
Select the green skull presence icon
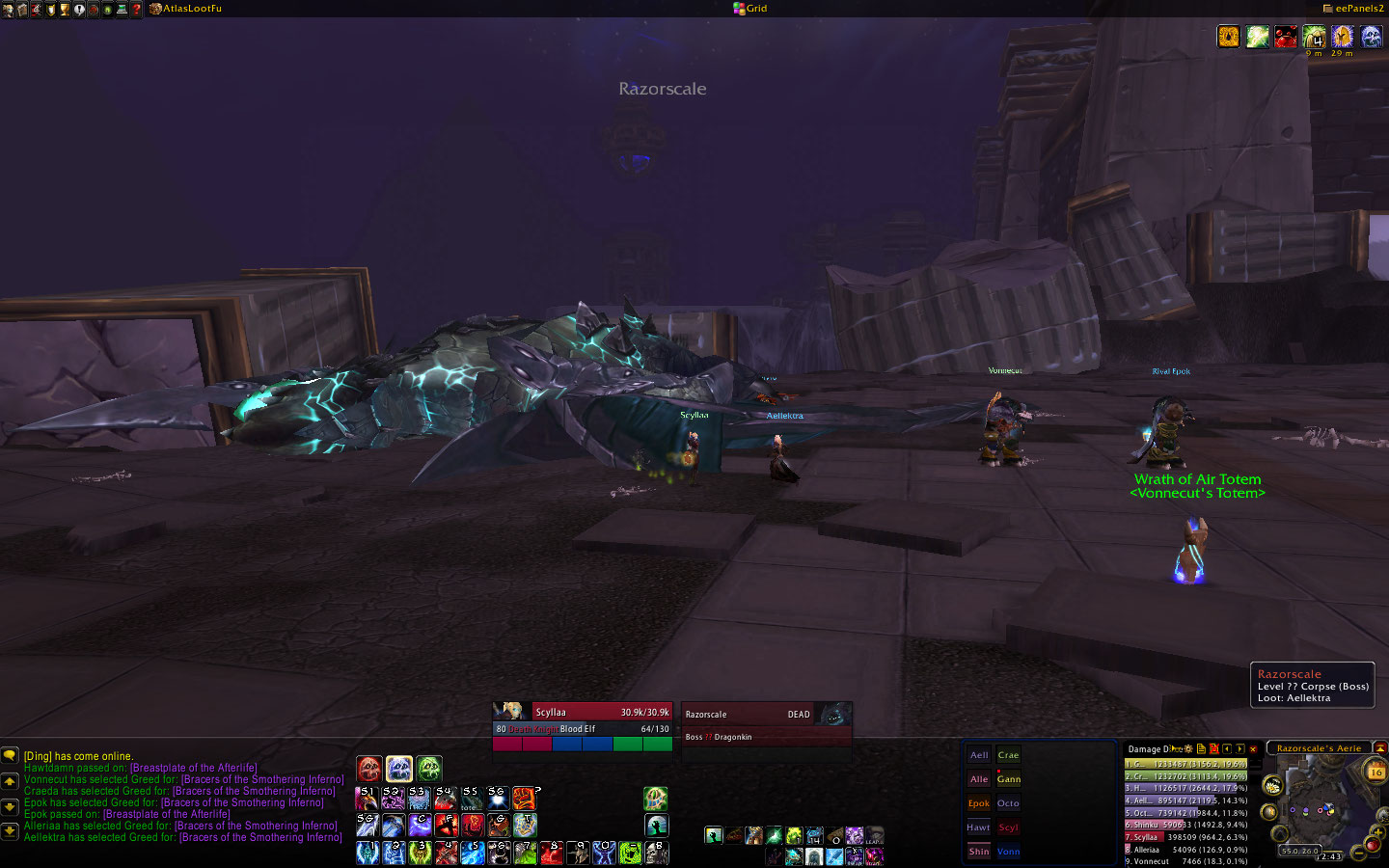(429, 769)
